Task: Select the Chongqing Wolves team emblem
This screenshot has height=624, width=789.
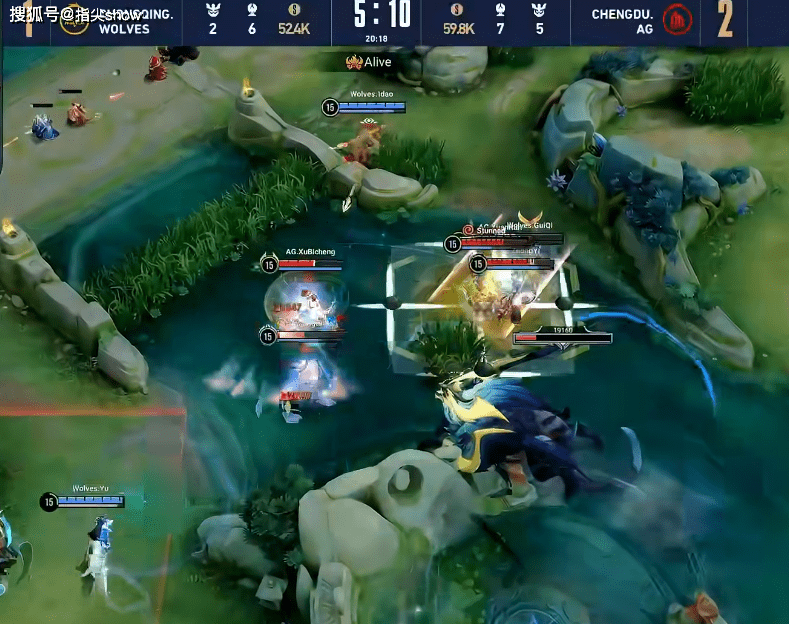Action: [72, 22]
